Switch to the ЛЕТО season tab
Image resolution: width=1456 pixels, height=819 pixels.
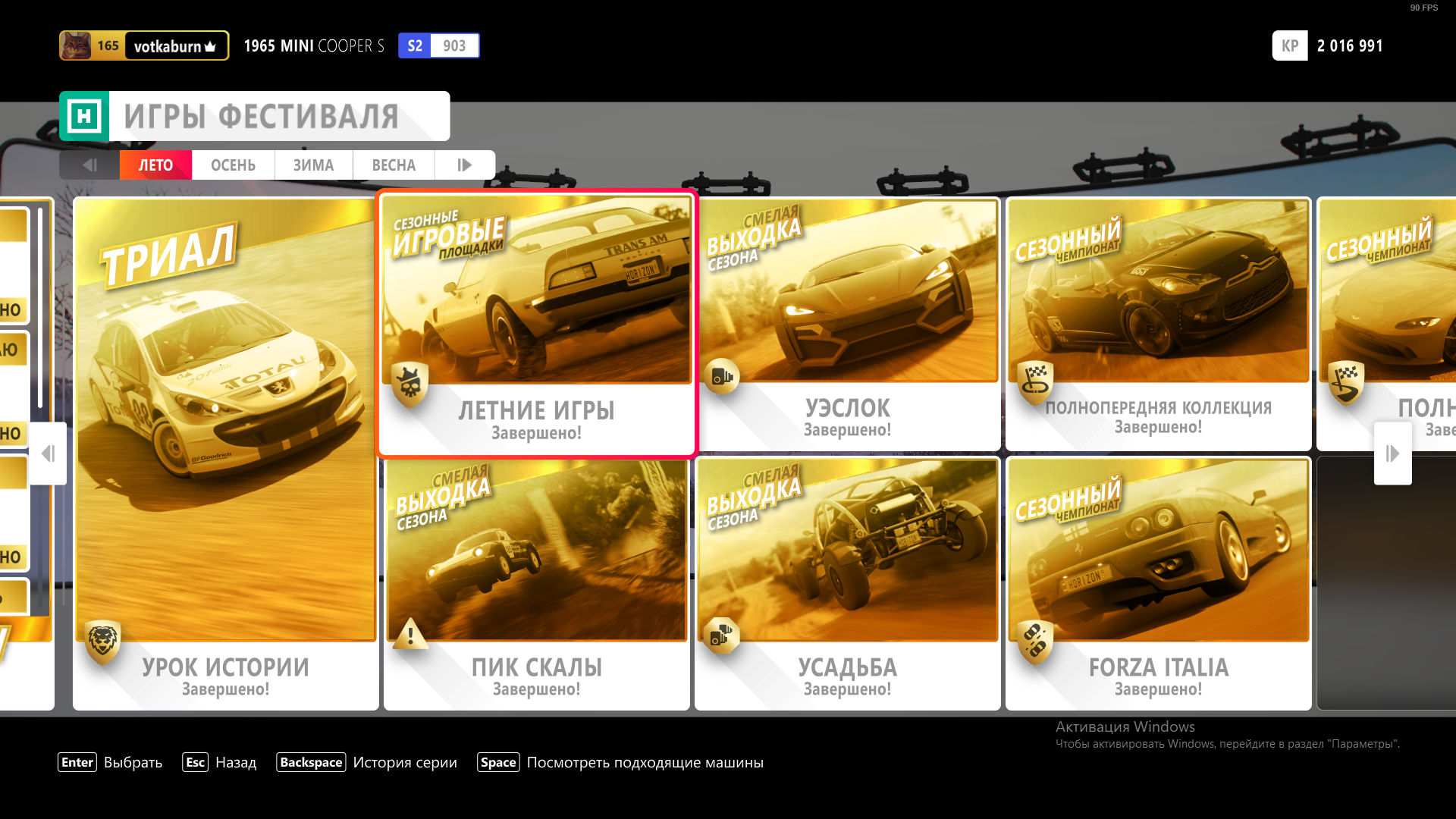pyautogui.click(x=155, y=165)
